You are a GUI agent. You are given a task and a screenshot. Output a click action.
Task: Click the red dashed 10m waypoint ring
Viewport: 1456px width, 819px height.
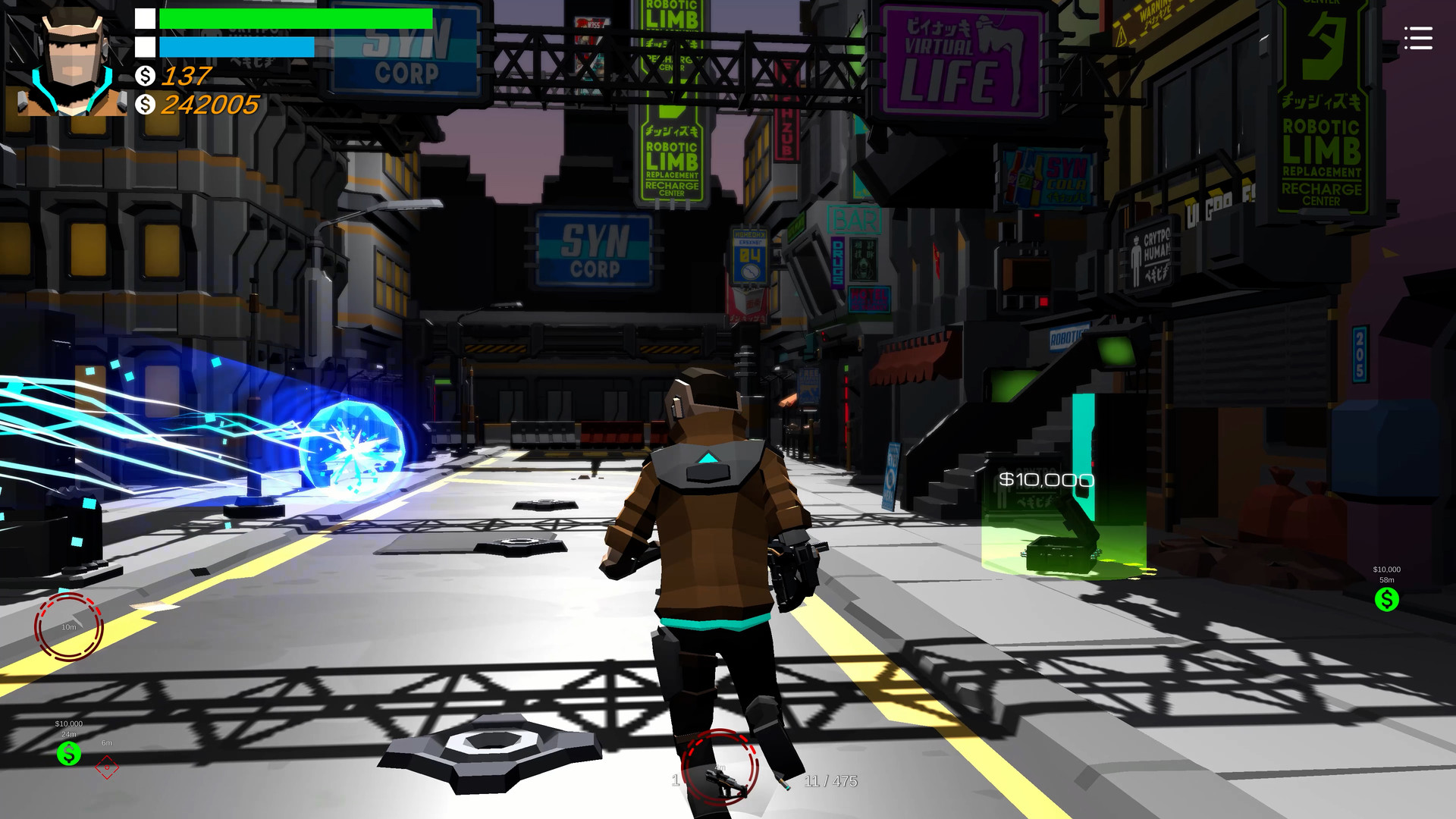(68, 628)
